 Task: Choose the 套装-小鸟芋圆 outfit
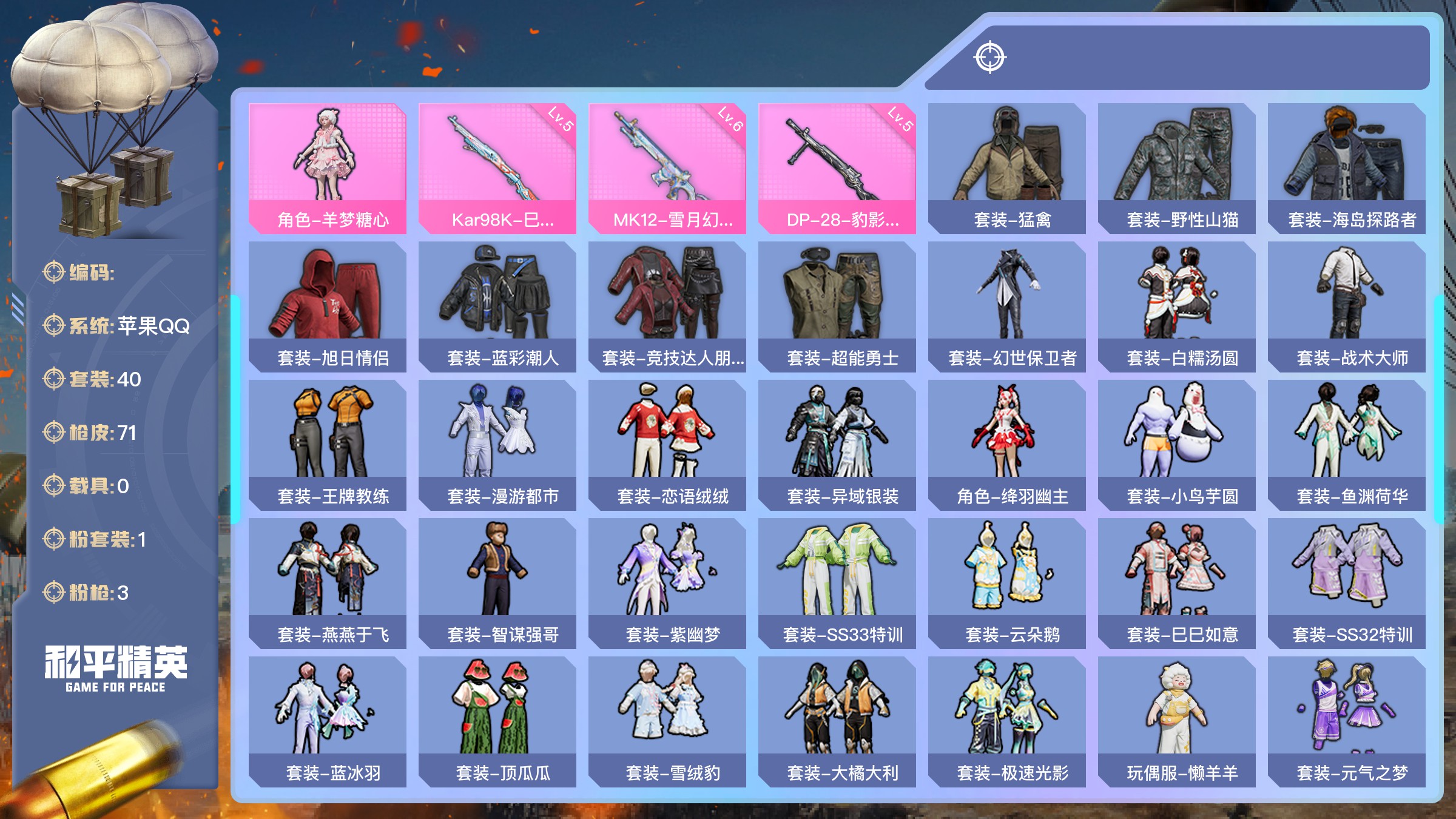pos(1177,445)
